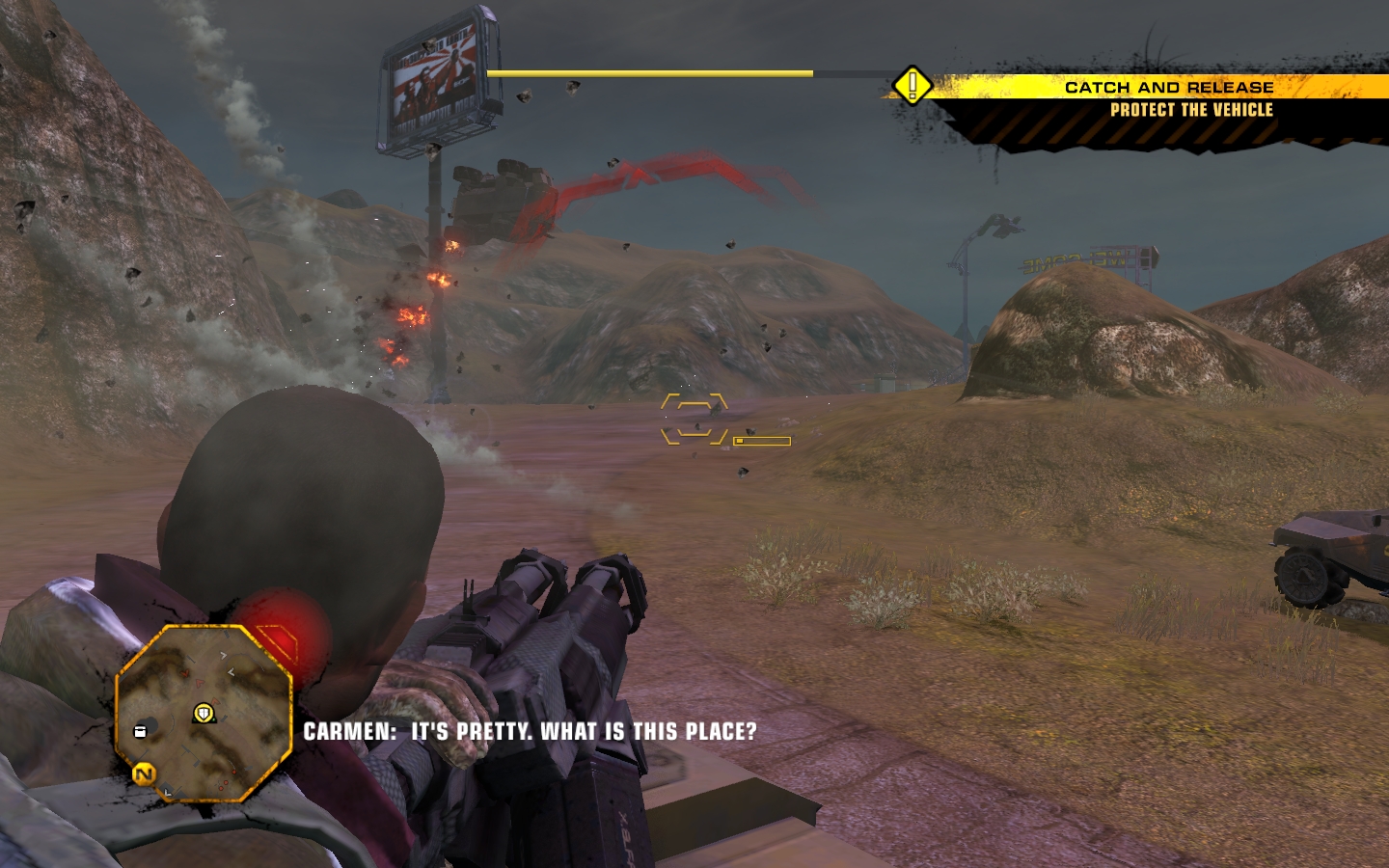Click the N compass marker on minimap
Image resolution: width=1389 pixels, height=868 pixels.
pos(145,773)
